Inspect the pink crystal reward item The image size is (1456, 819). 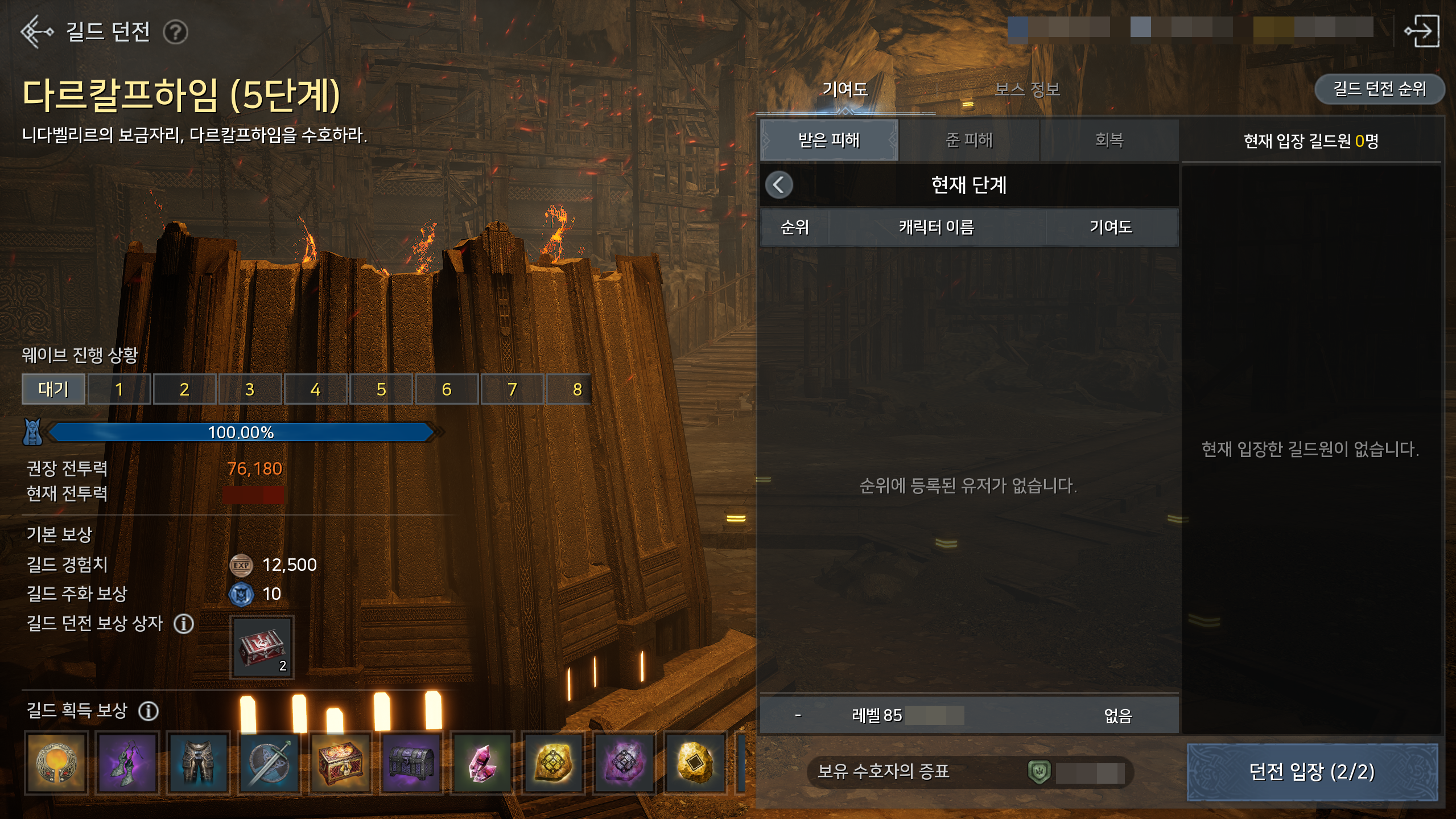(482, 763)
